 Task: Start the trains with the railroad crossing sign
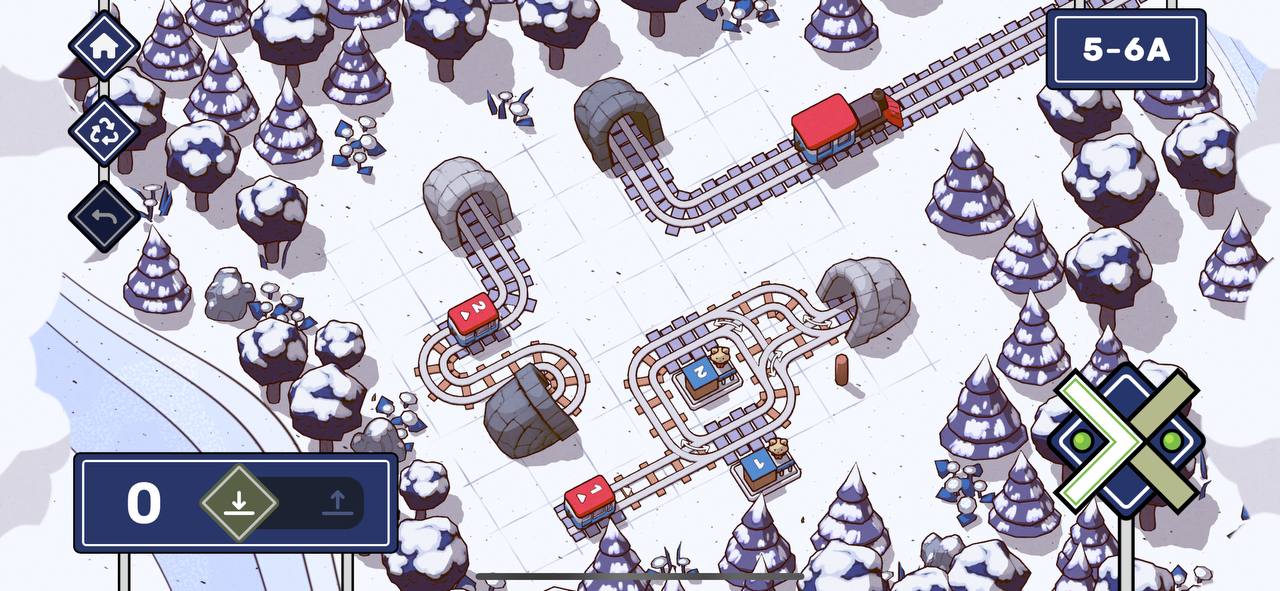[x=1128, y=440]
